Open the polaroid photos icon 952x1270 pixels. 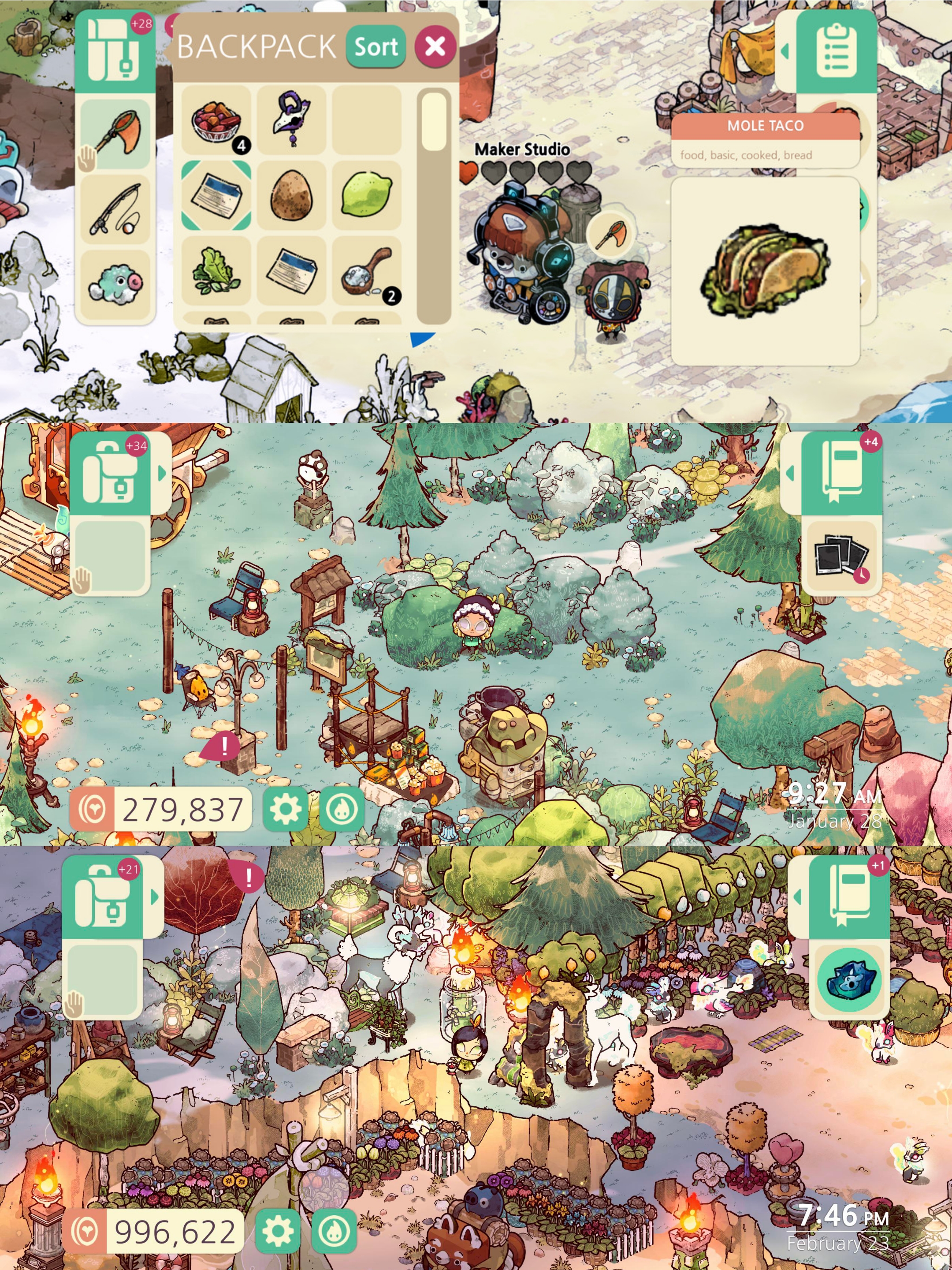(x=841, y=557)
